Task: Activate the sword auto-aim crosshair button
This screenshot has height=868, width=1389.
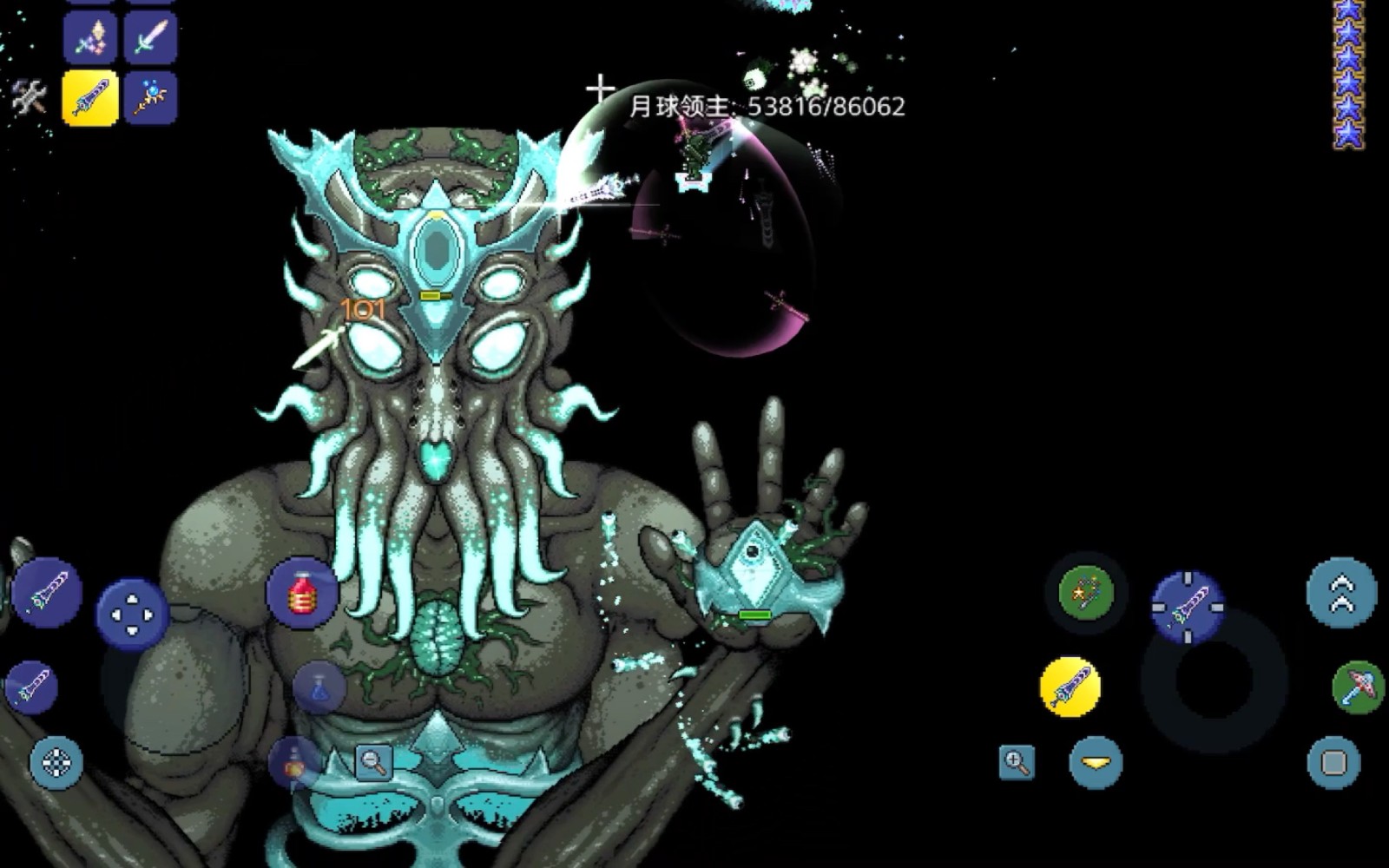Action: pos(1187,607)
